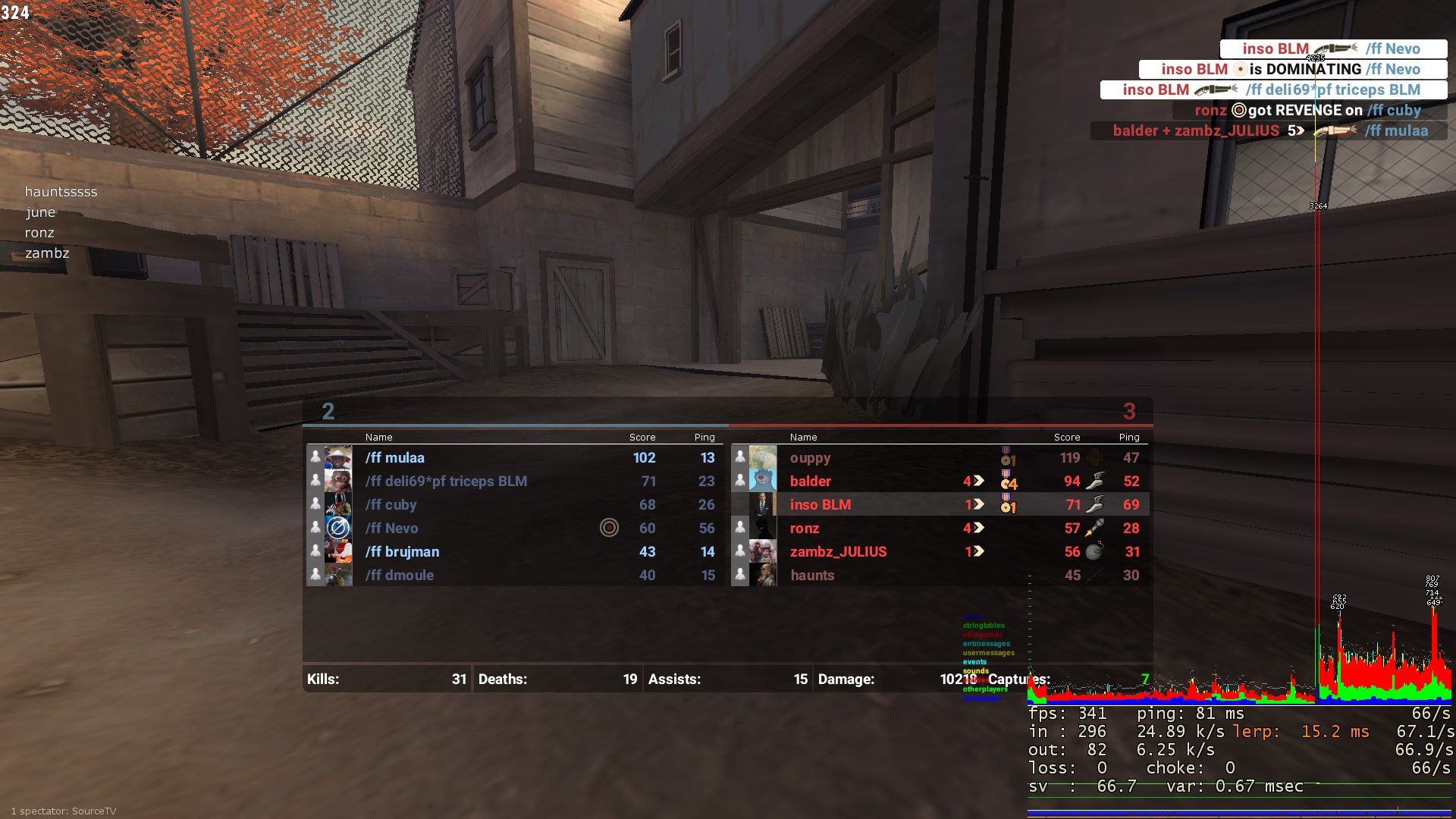
Task: Open ouppy's avatar picture
Action: point(763,457)
